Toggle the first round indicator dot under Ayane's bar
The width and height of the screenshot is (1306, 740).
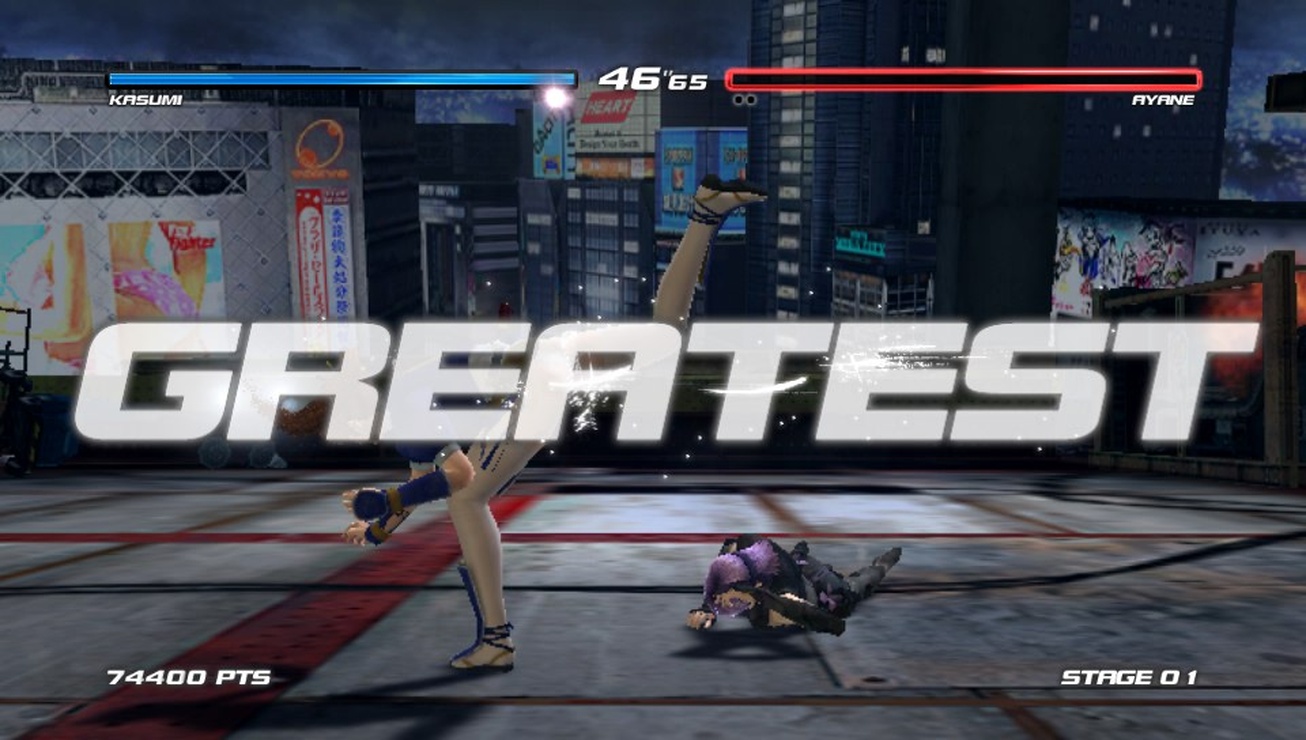click(738, 98)
